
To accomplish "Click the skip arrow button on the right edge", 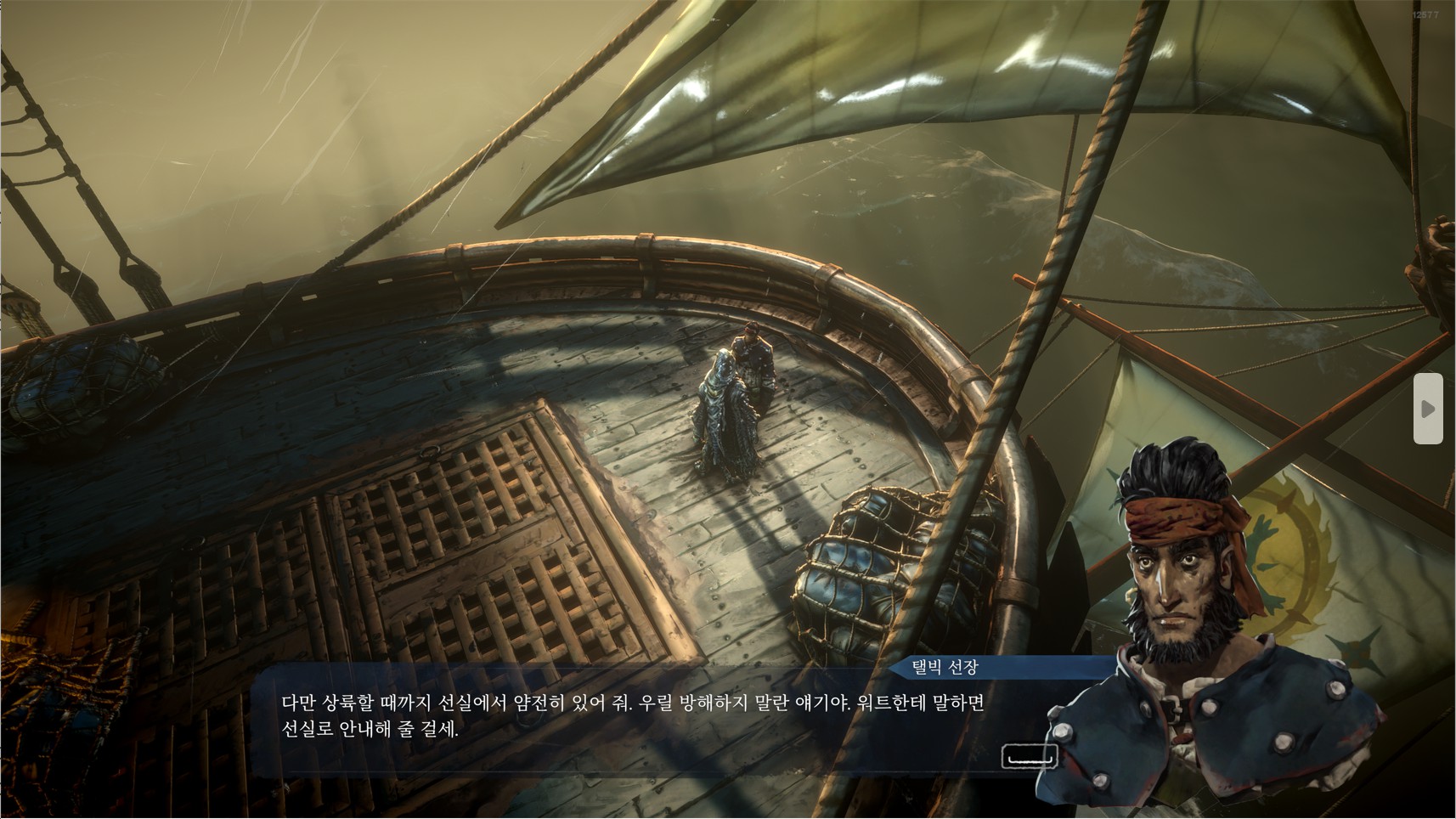I will (x=1428, y=409).
